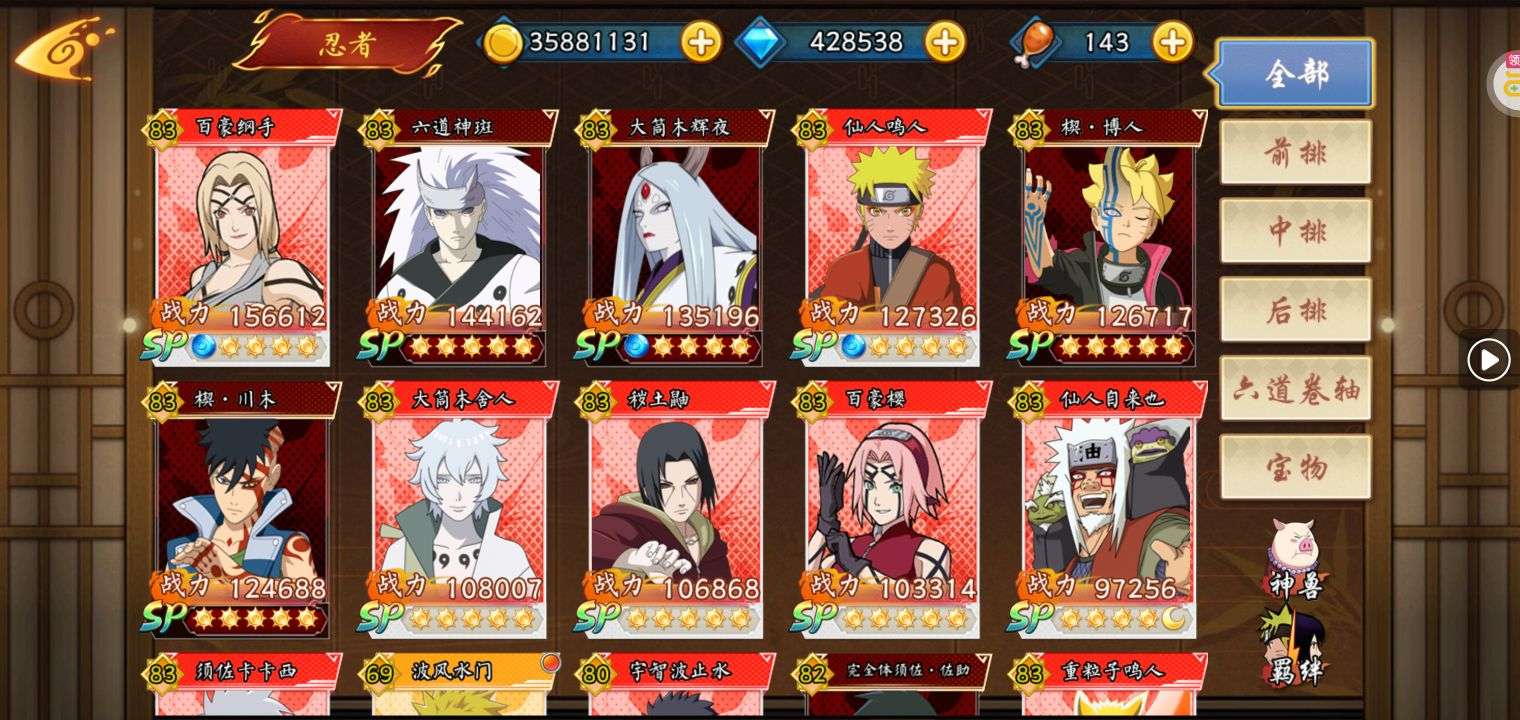Pick the 仙人鸣人 ninja card
Image resolution: width=1520 pixels, height=720 pixels.
tap(893, 236)
